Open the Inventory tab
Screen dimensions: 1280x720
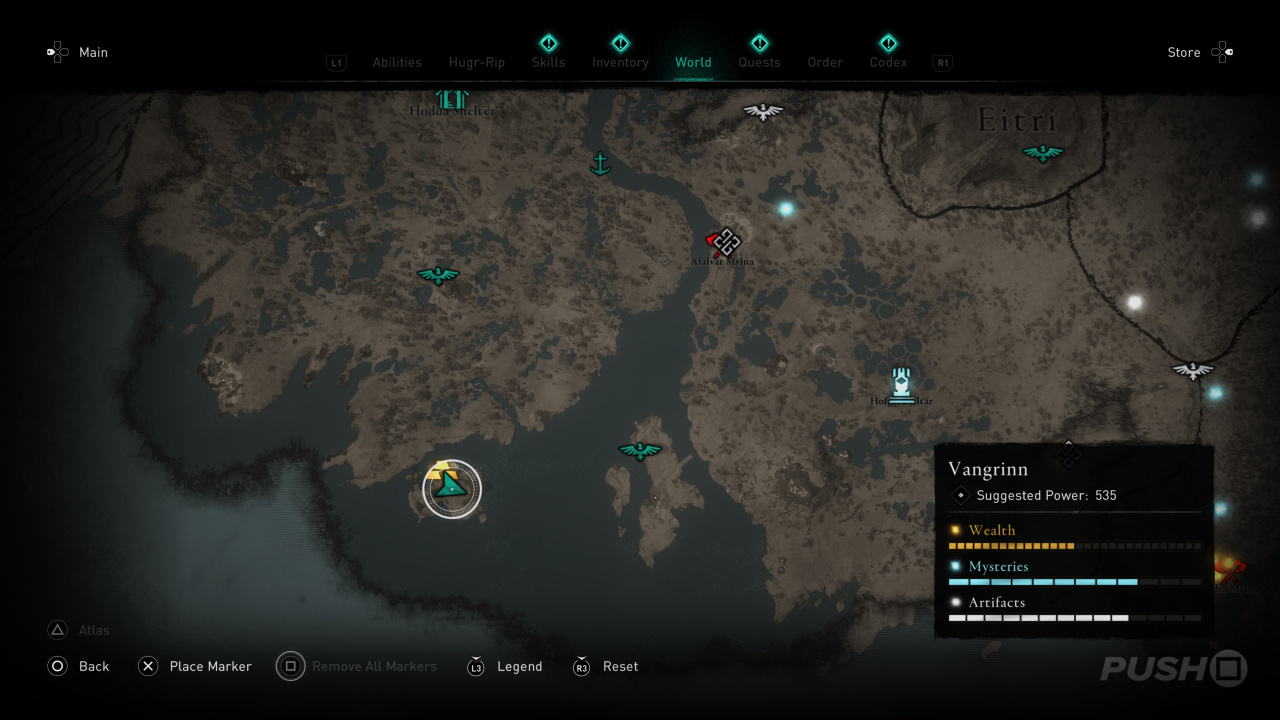620,62
